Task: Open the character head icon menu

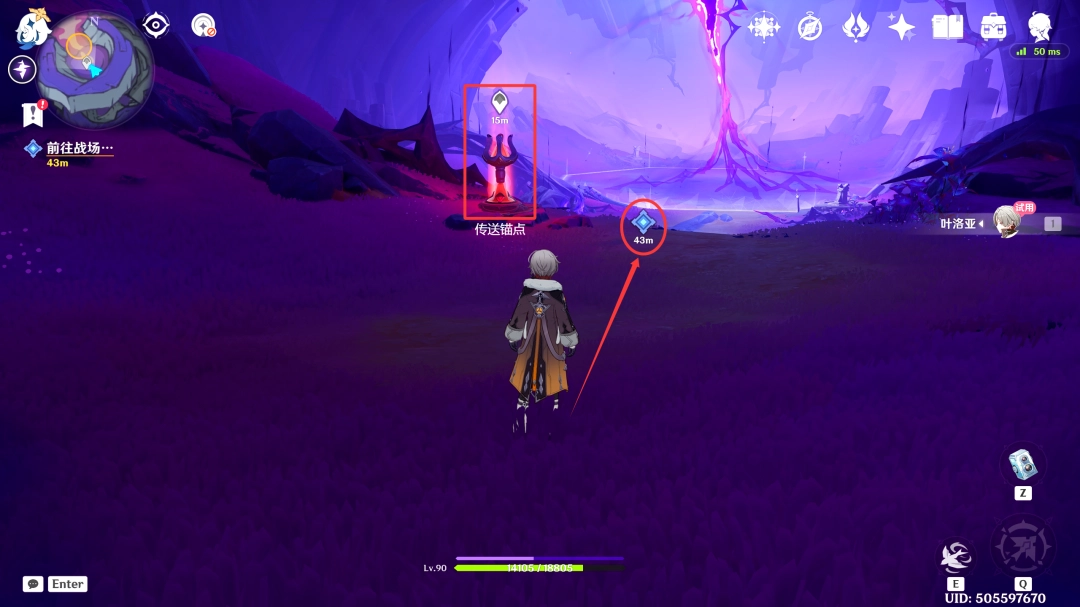Action: (x=1040, y=26)
